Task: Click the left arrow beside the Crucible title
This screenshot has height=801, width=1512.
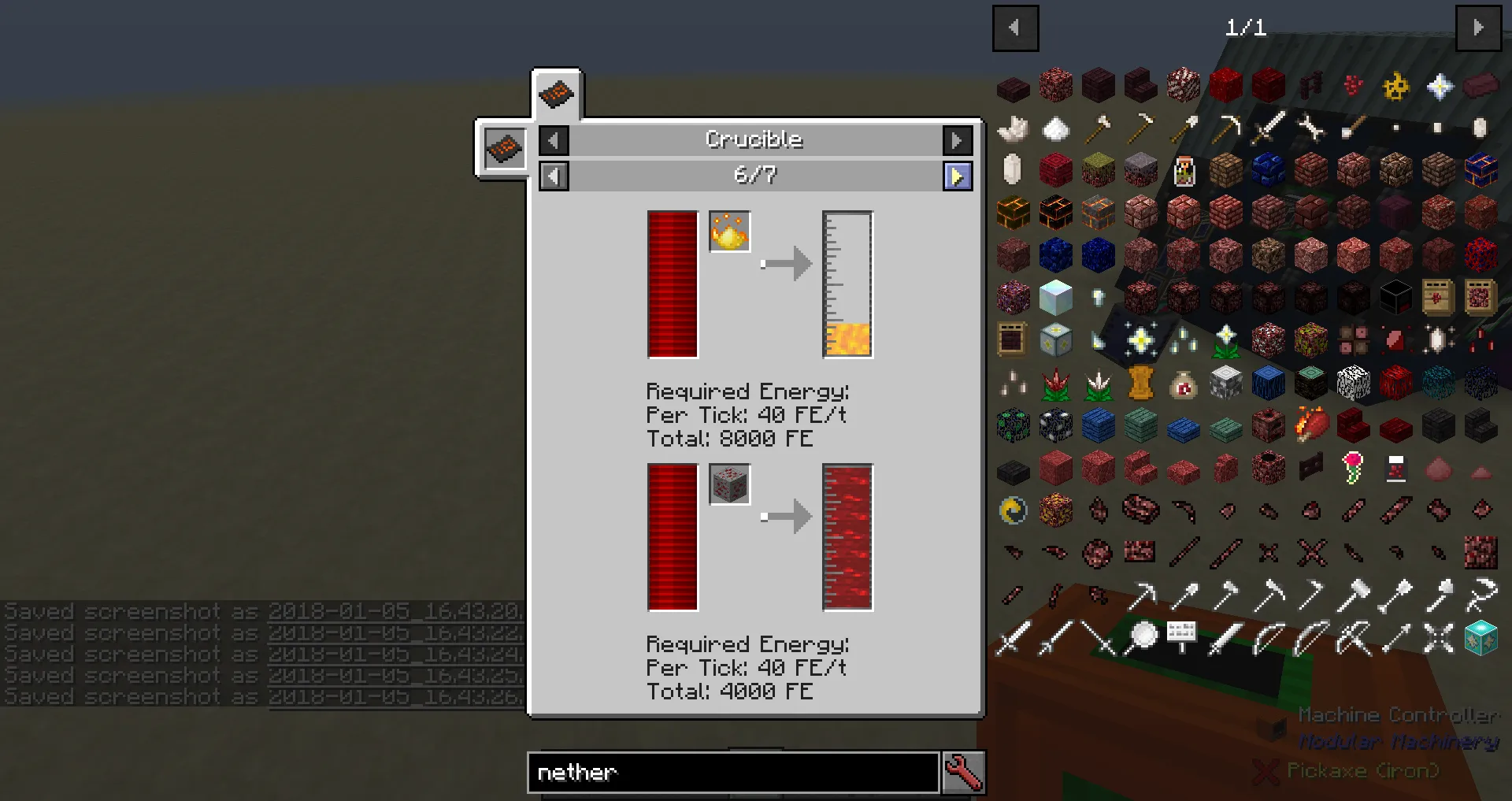Action: click(x=554, y=140)
